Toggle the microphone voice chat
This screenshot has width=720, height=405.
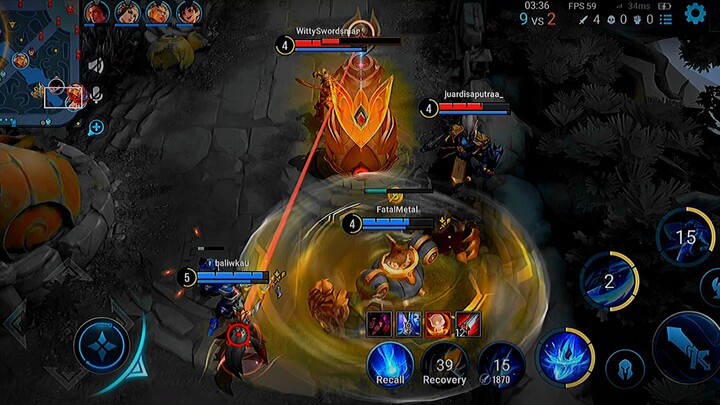[97, 95]
